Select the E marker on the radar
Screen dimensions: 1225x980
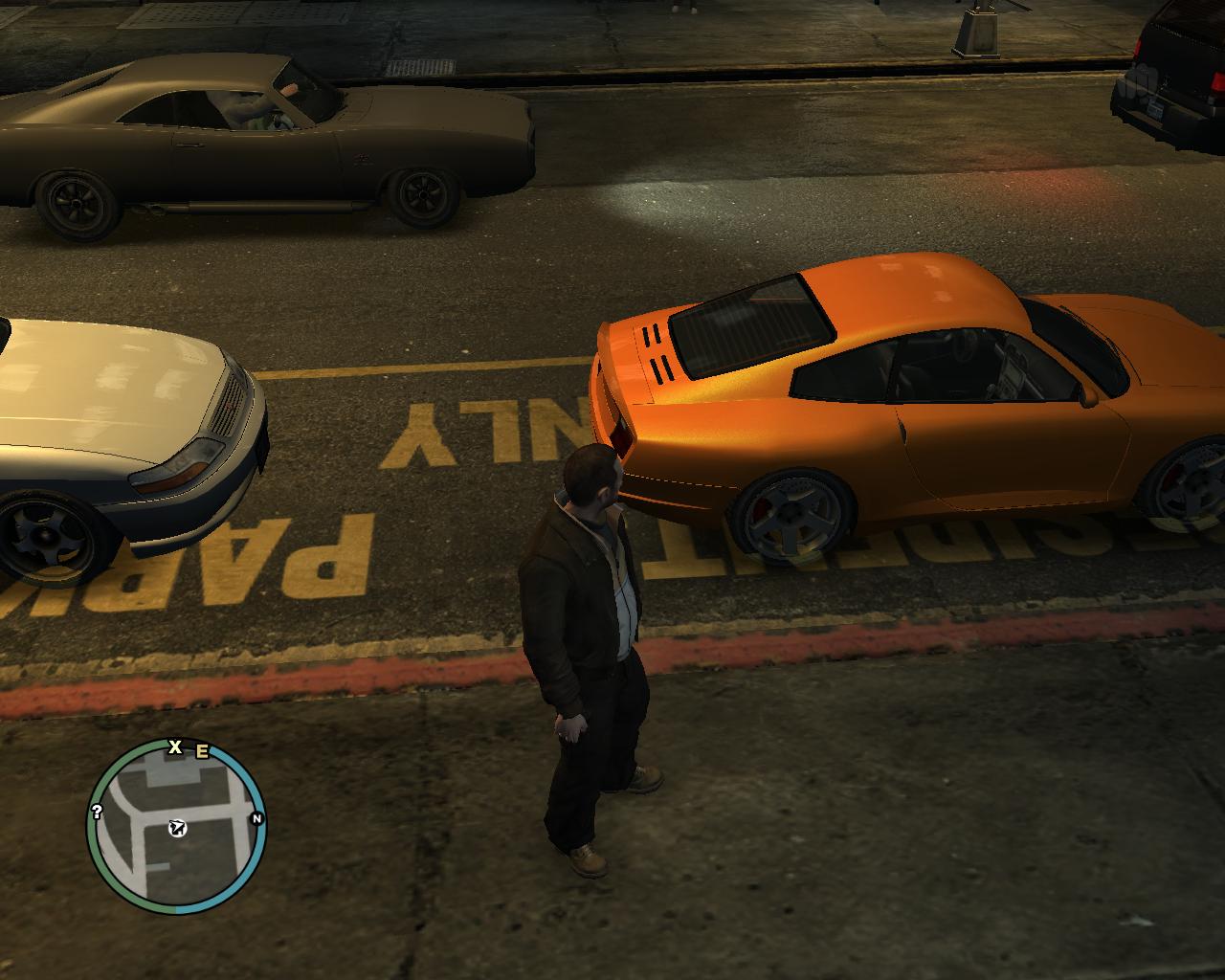(202, 751)
